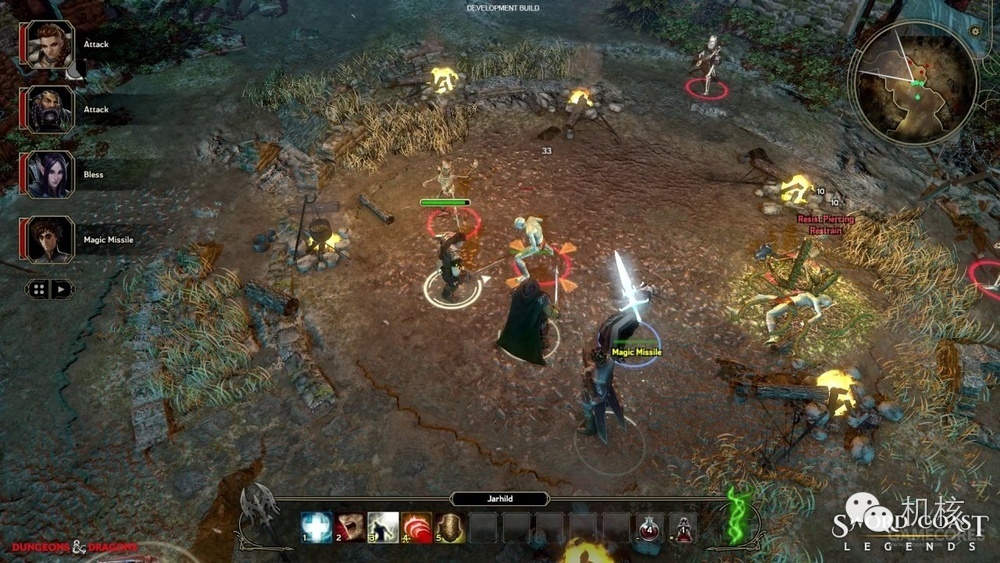This screenshot has height=563, width=1000.
Task: Activate the shield ability in slot 5
Action: (x=449, y=527)
